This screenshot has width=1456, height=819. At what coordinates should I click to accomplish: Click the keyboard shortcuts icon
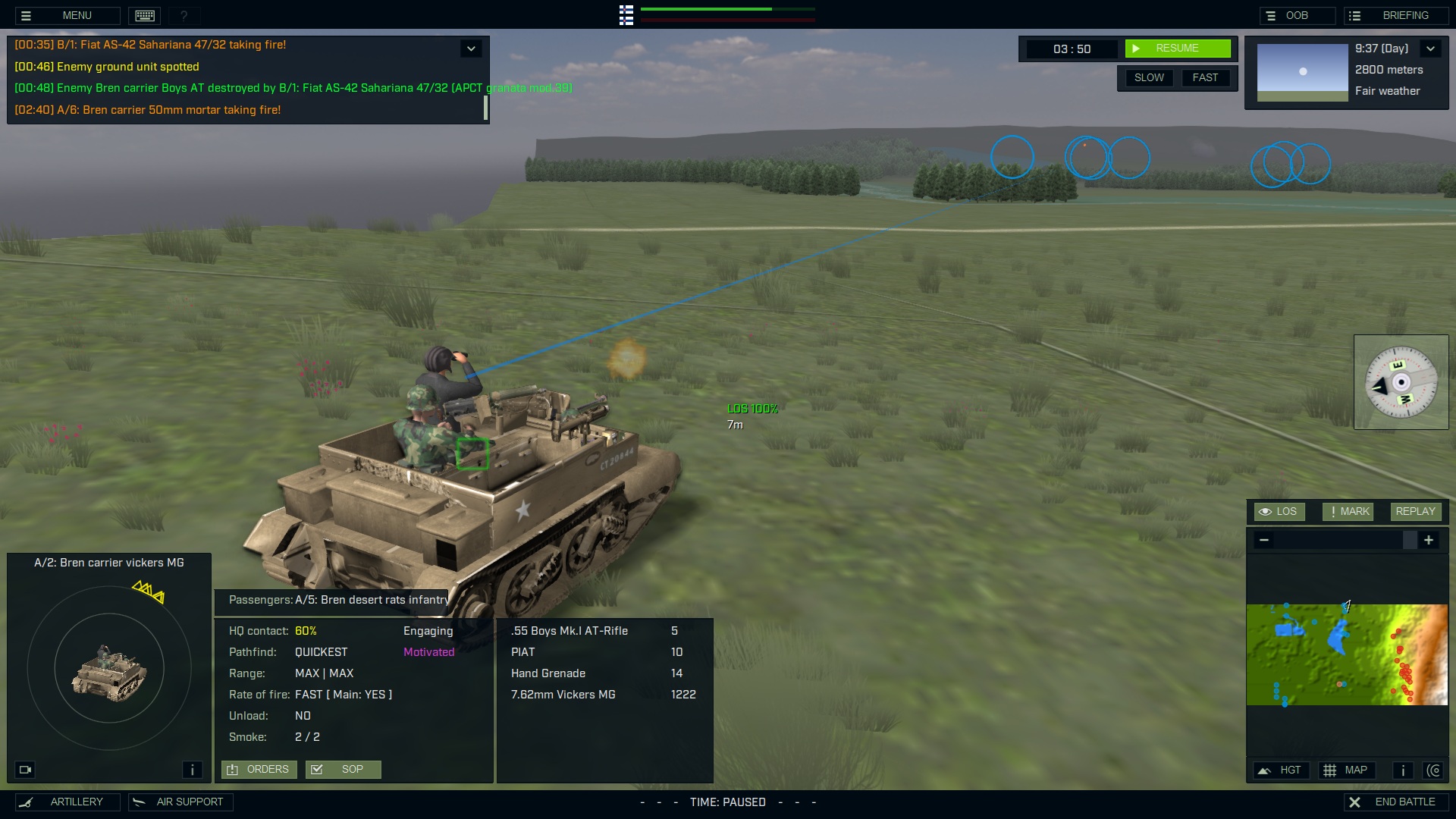pyautogui.click(x=145, y=15)
